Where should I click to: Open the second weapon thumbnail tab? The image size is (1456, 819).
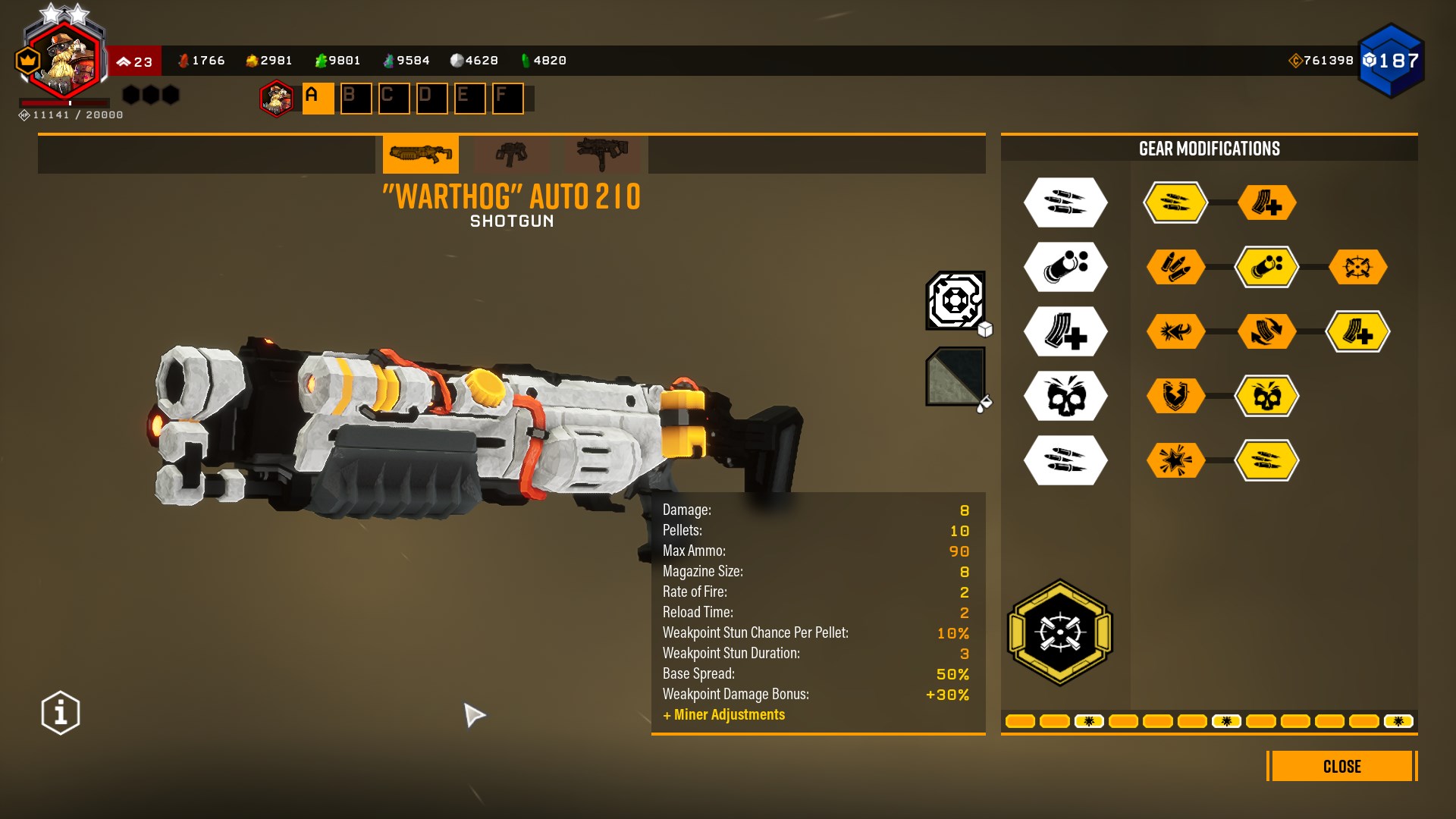pos(511,154)
